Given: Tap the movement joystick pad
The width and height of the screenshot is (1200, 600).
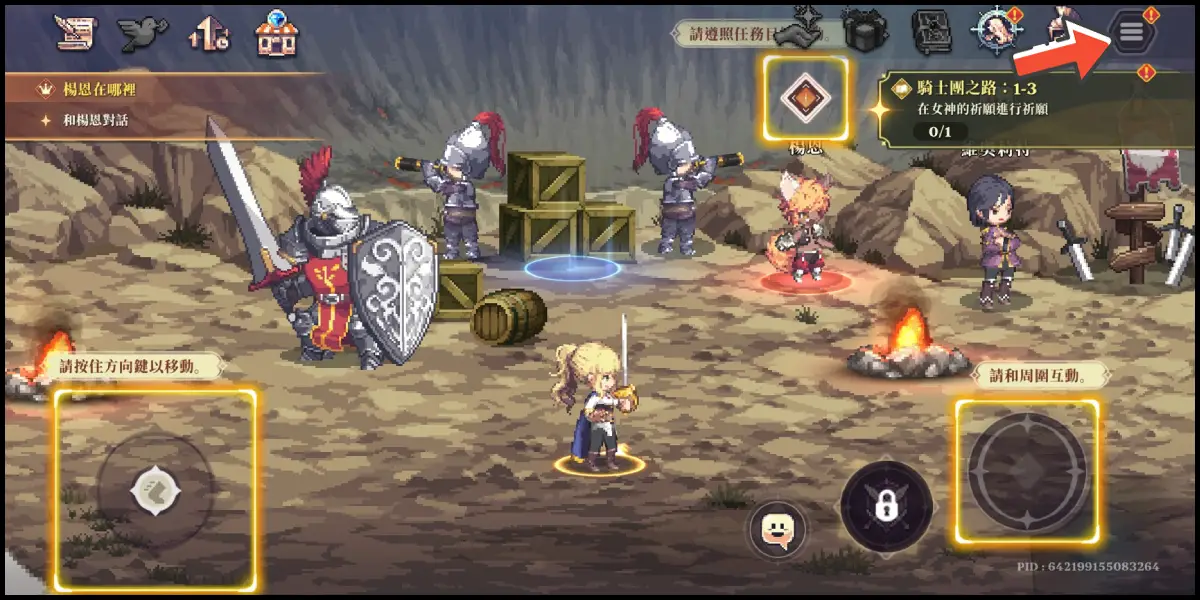Looking at the screenshot, I should (x=155, y=490).
